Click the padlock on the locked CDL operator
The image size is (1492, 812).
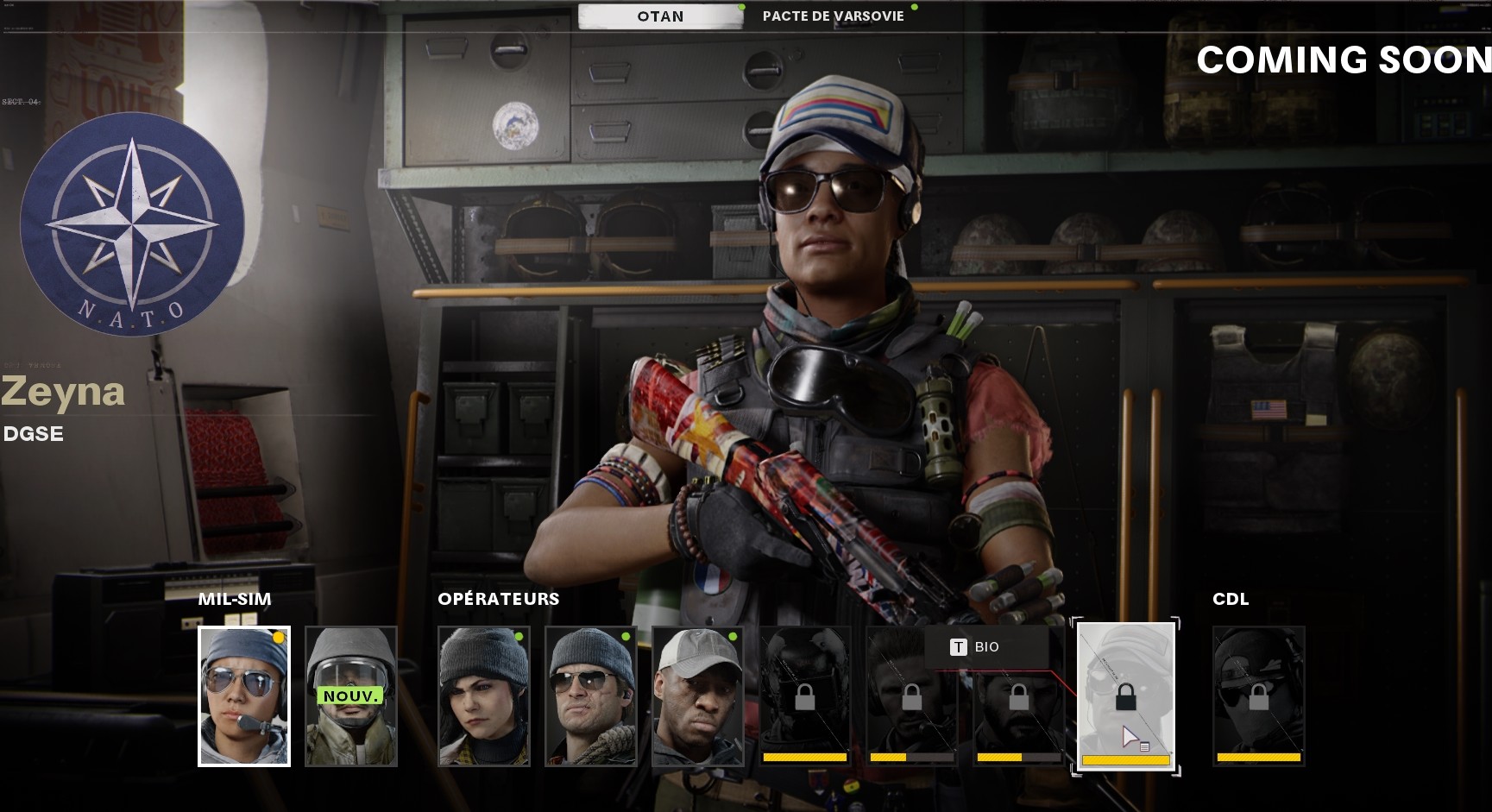tap(1257, 697)
